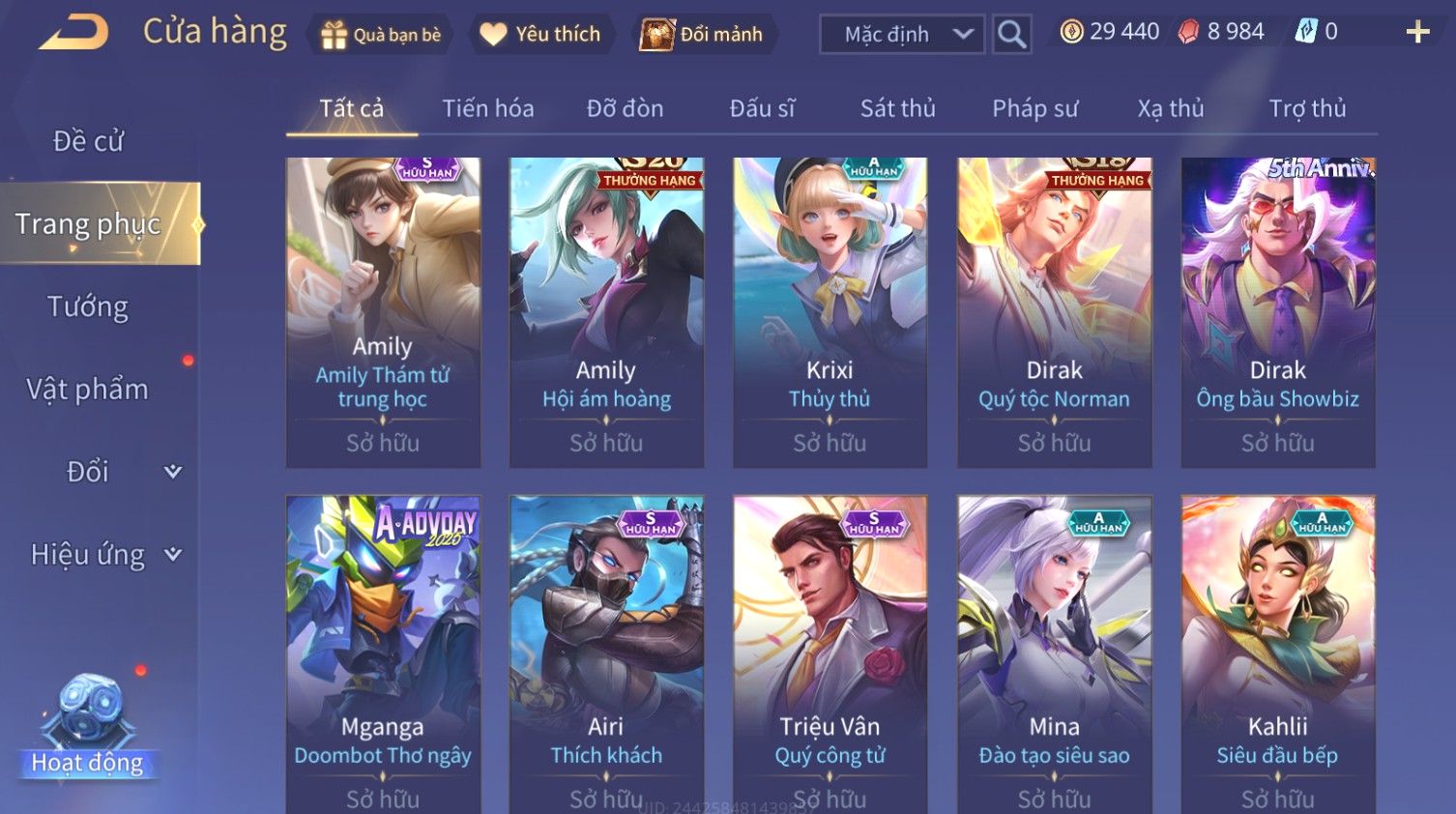
Task: Switch to the Đỡ đòn tab
Action: (x=625, y=108)
